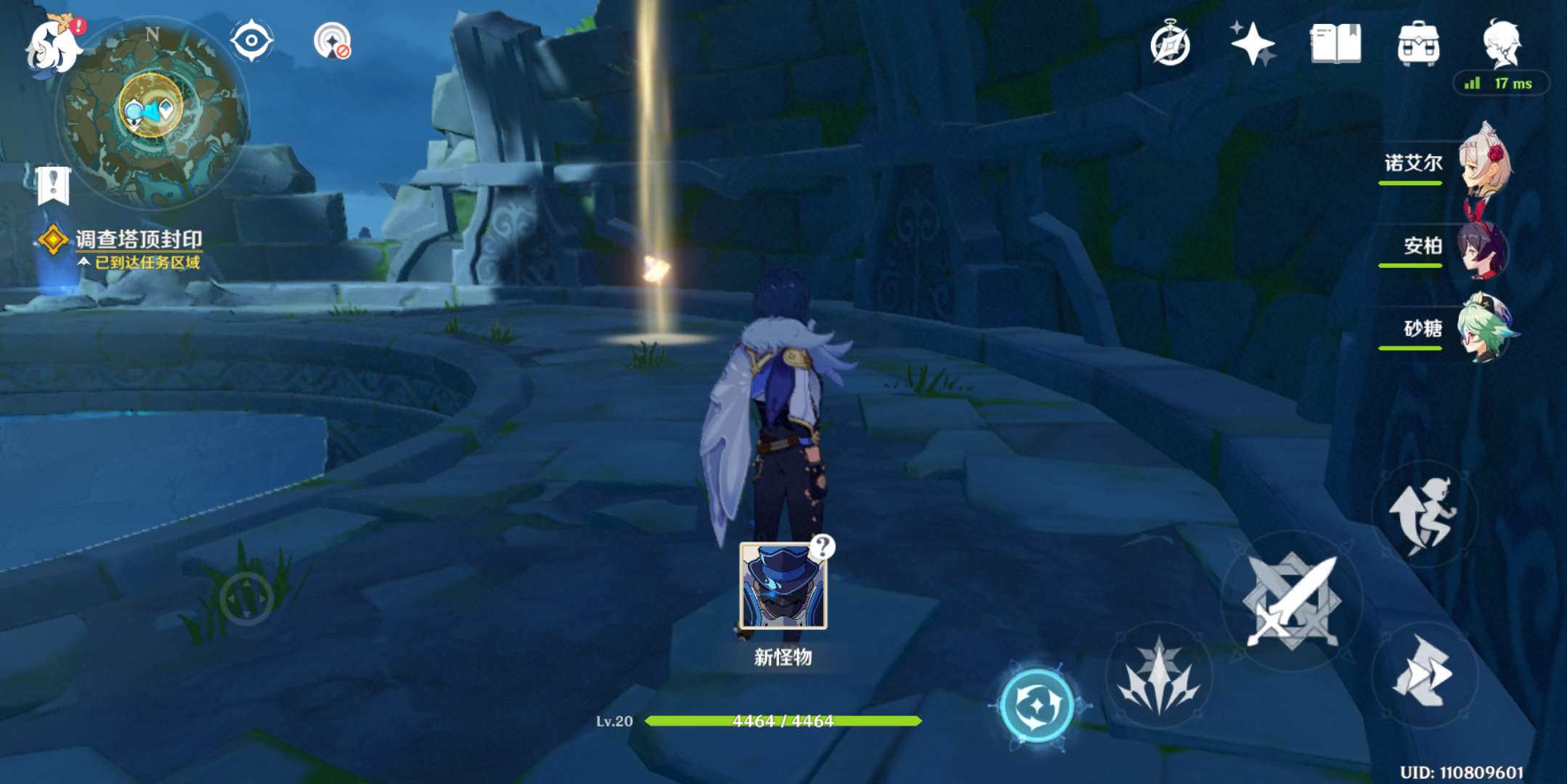
Task: Tap the jump button
Action: click(1424, 513)
